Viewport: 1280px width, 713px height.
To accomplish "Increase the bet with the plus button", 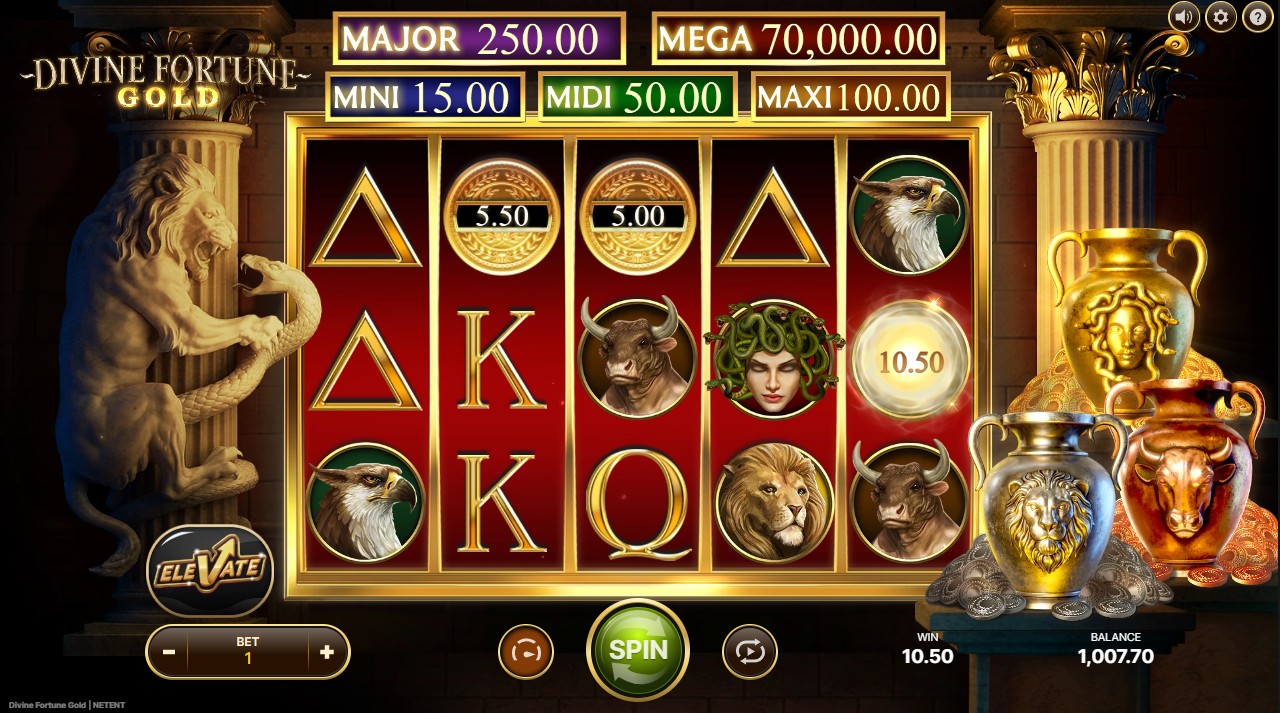I will pyautogui.click(x=327, y=652).
